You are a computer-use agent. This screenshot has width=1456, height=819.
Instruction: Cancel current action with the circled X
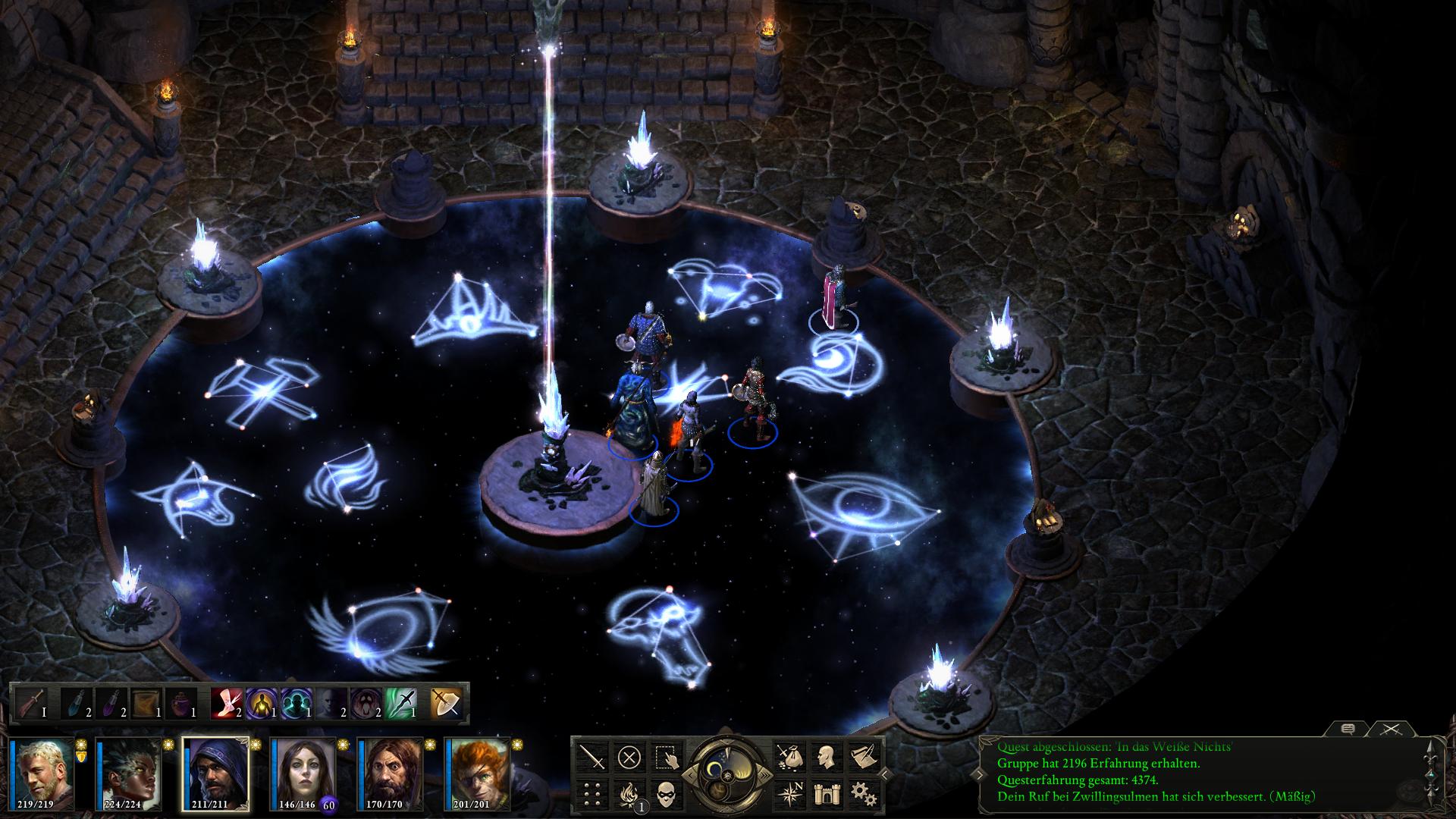click(629, 756)
